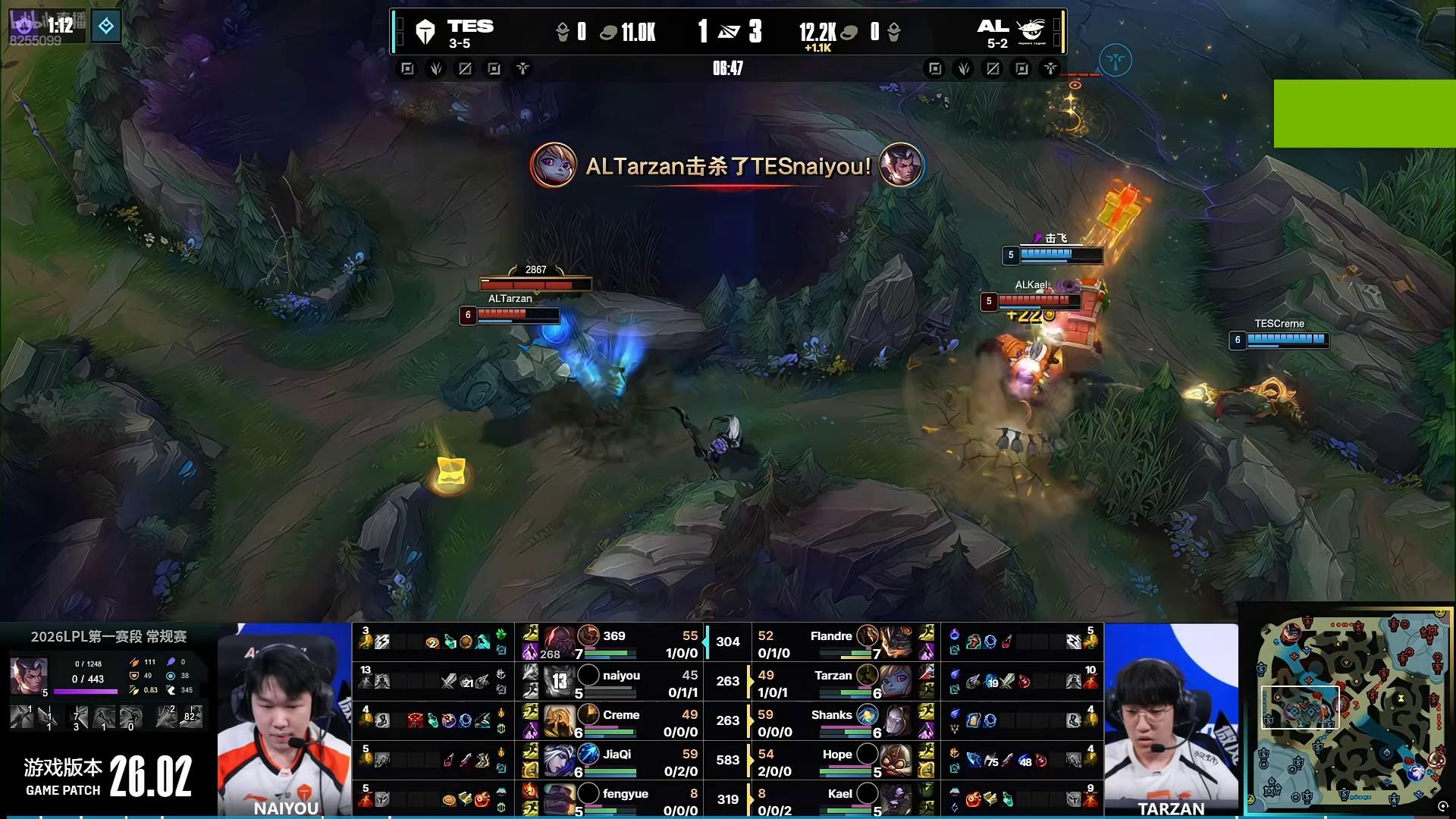Choose Creme's champion portrait on scoreboard
Screen dimensions: 1456x819
pyautogui.click(x=560, y=721)
